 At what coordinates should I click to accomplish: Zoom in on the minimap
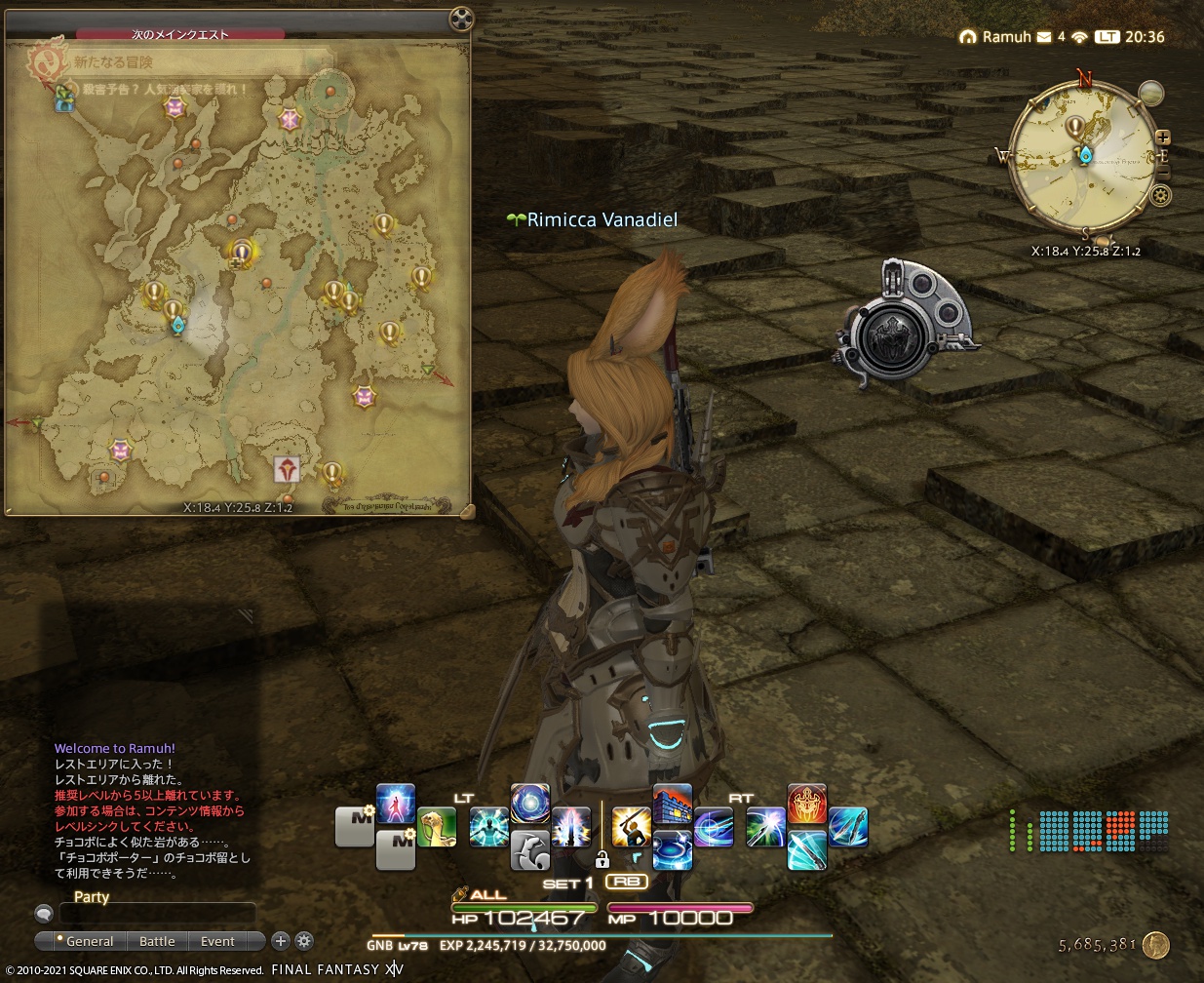[x=1162, y=138]
